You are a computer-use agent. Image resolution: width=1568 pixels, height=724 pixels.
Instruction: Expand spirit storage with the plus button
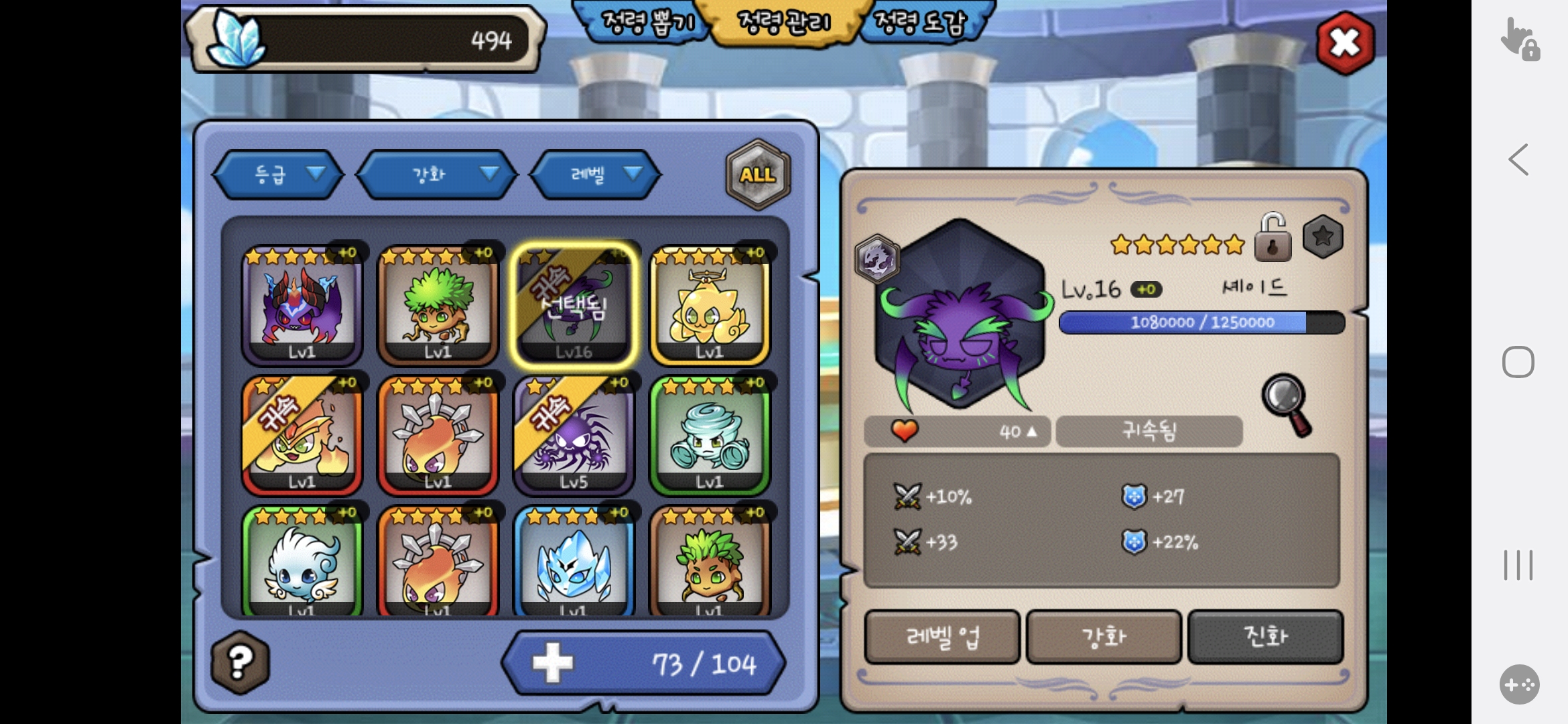point(553,663)
